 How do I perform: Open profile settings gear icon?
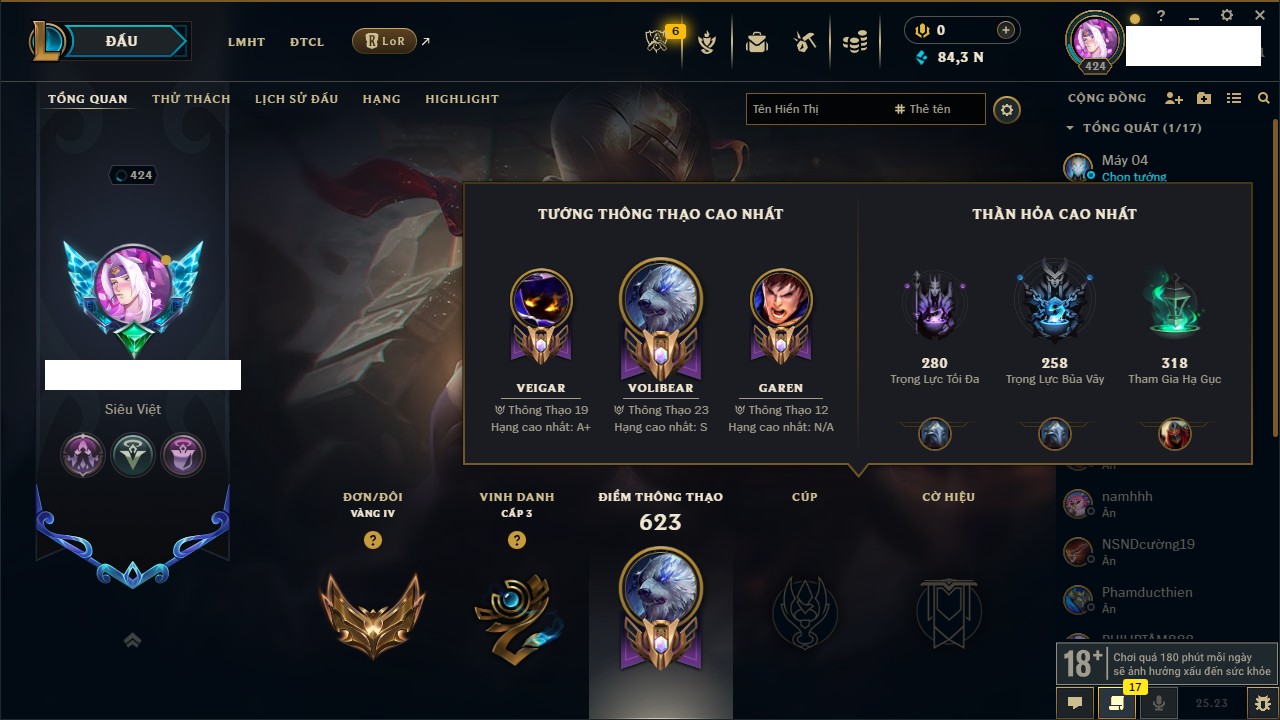tap(1007, 110)
